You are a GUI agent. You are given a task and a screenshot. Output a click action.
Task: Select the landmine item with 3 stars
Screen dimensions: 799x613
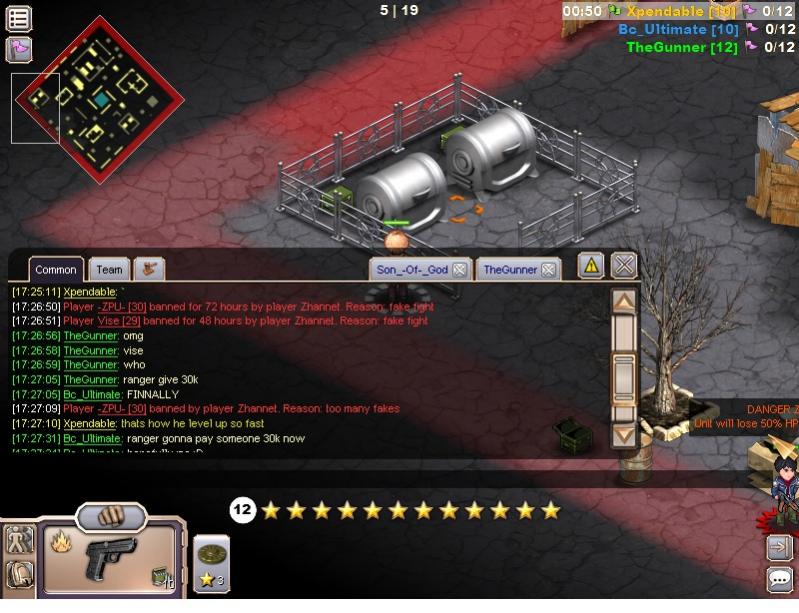pyautogui.click(x=211, y=561)
